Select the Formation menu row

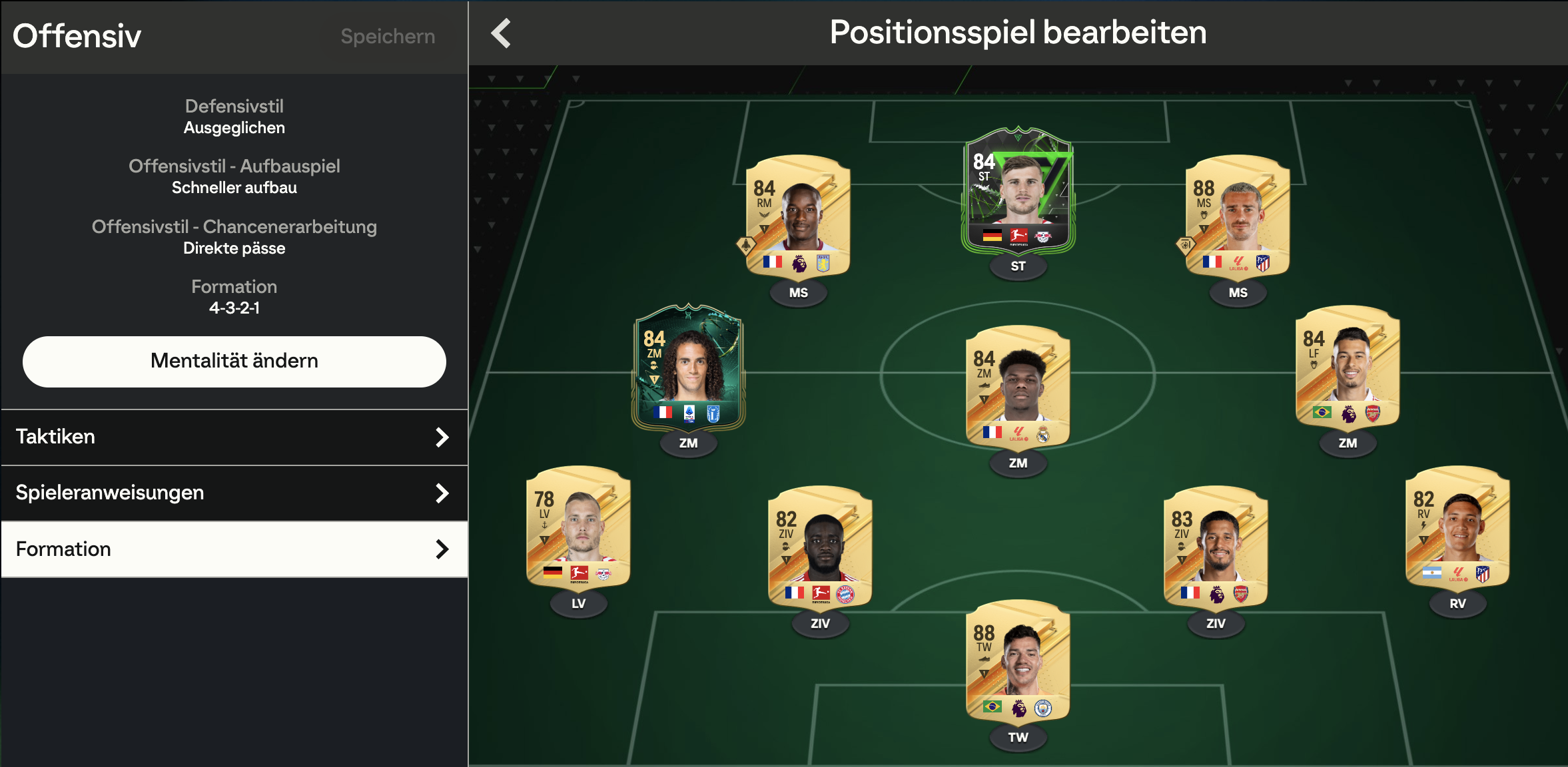tap(234, 549)
